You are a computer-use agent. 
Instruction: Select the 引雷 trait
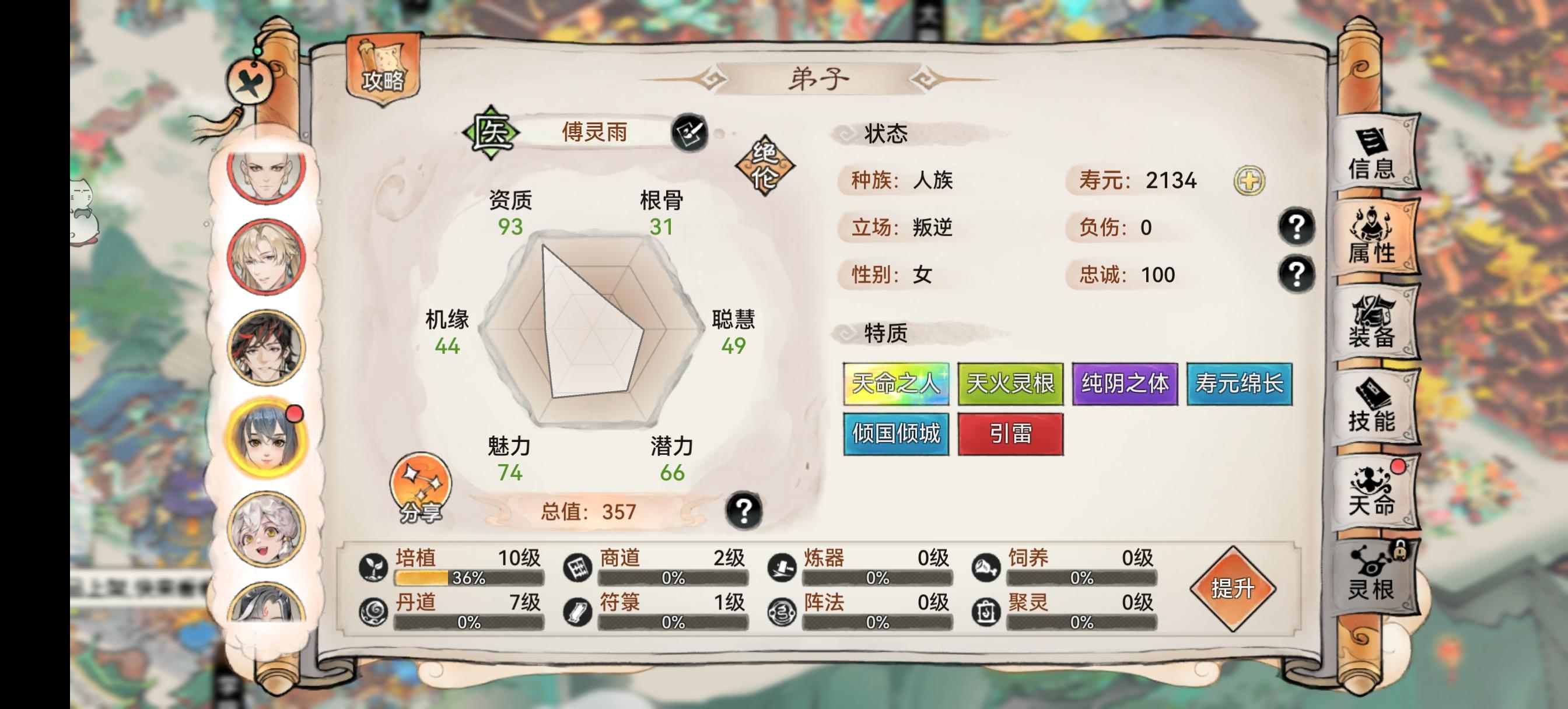1011,433
